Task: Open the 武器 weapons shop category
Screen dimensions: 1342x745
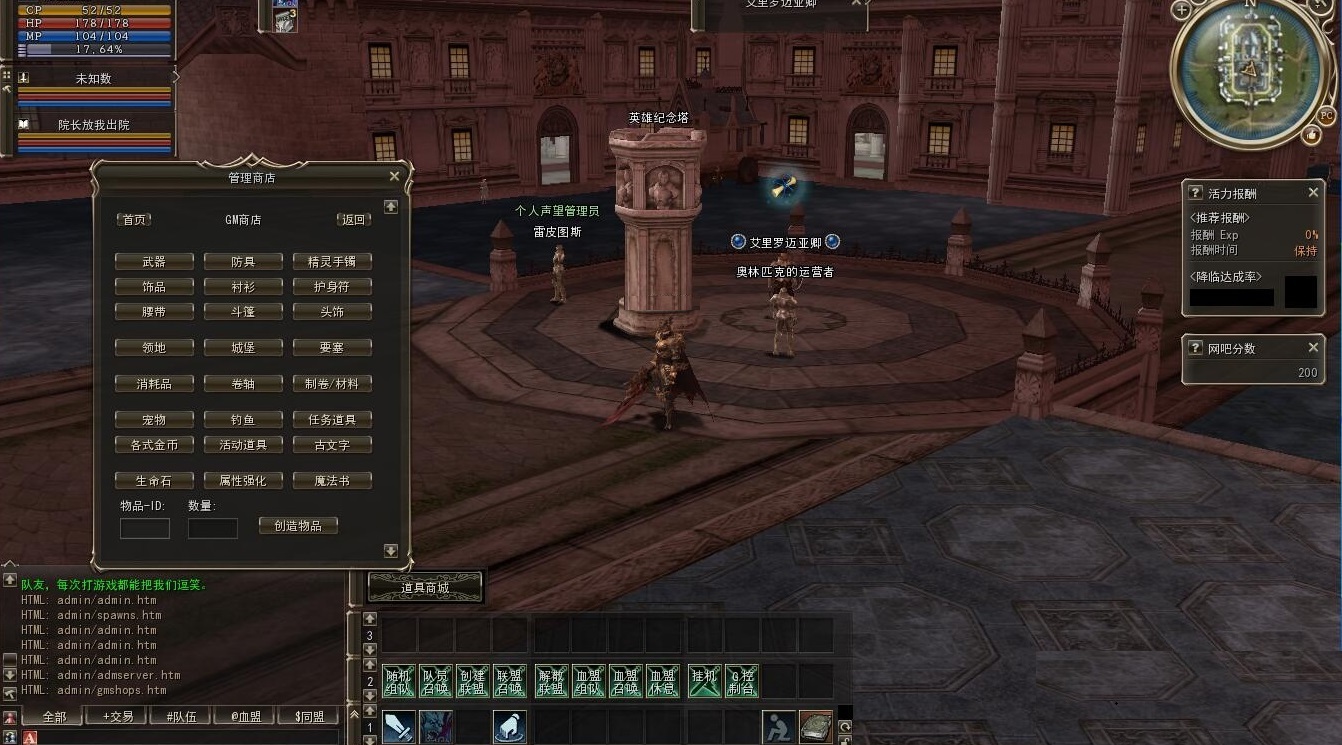Action: pos(154,262)
